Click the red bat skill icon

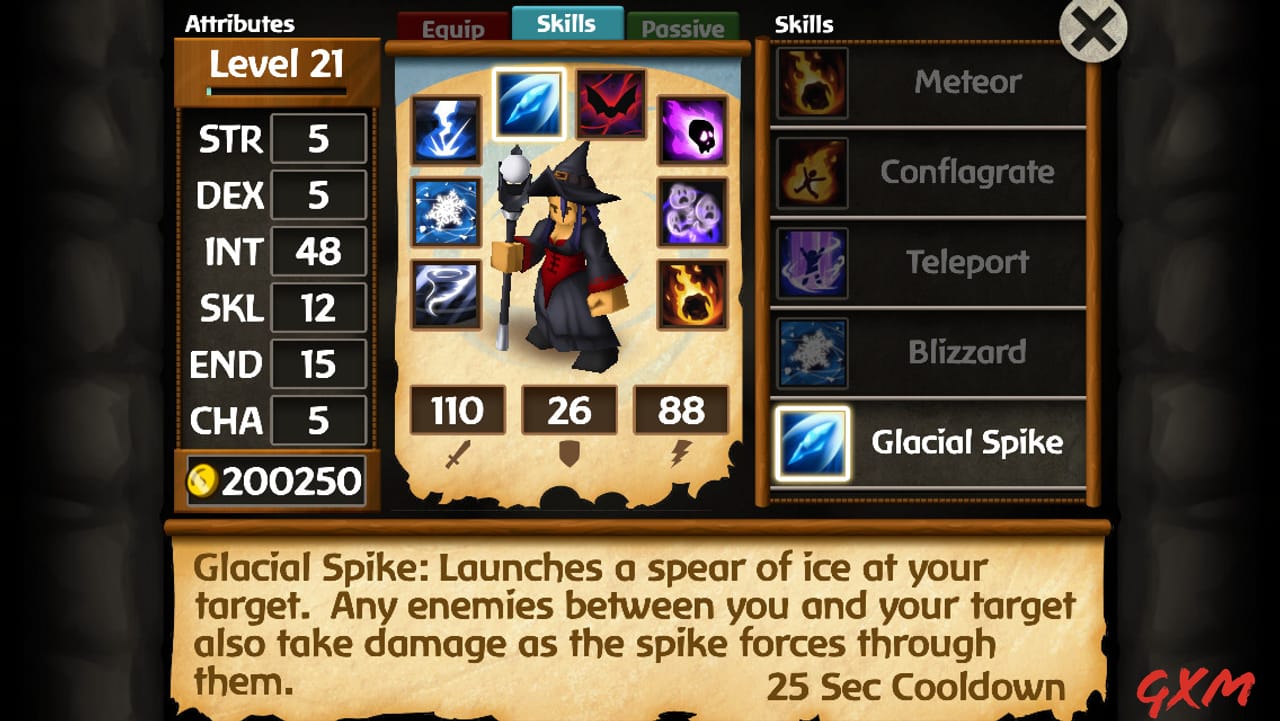pyautogui.click(x=612, y=108)
